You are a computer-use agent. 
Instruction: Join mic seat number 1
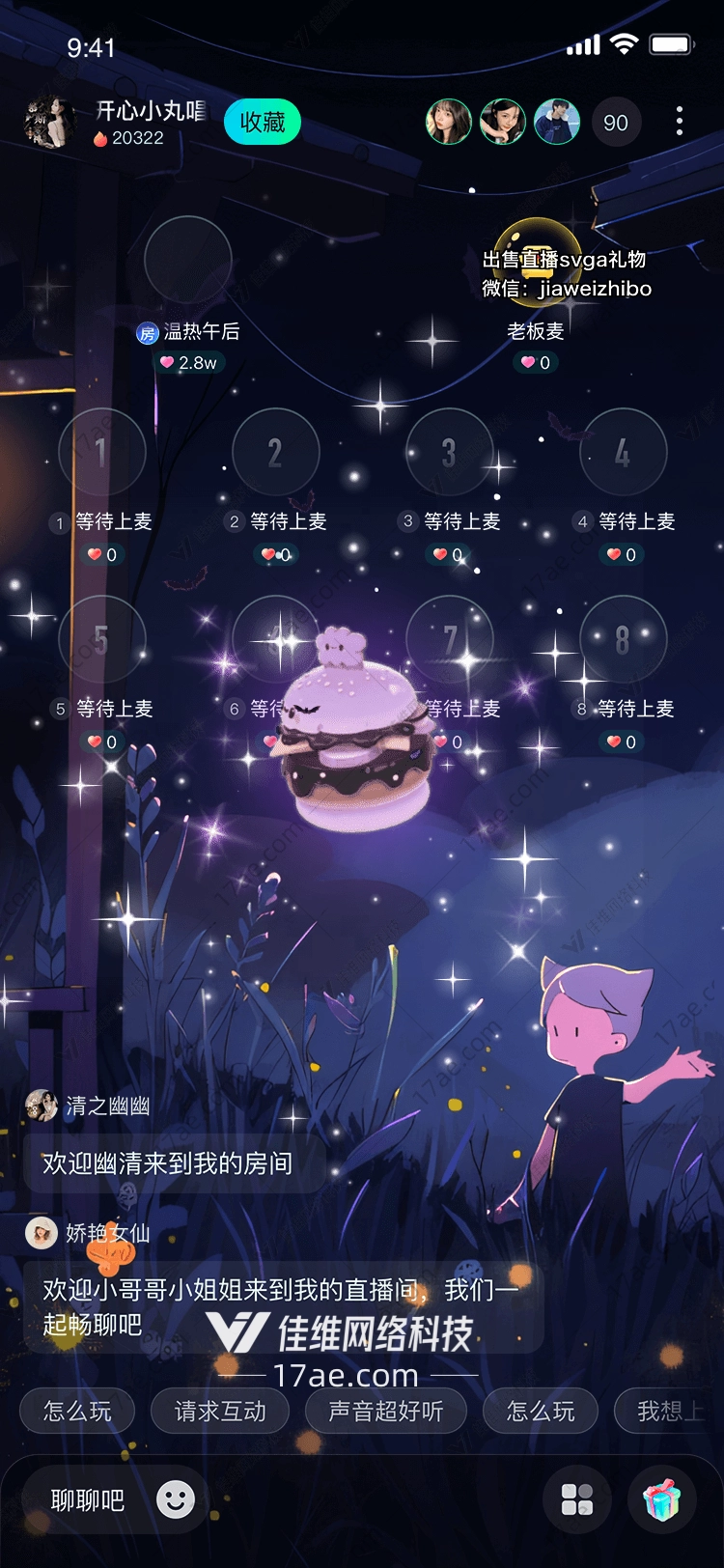pyautogui.click(x=101, y=452)
